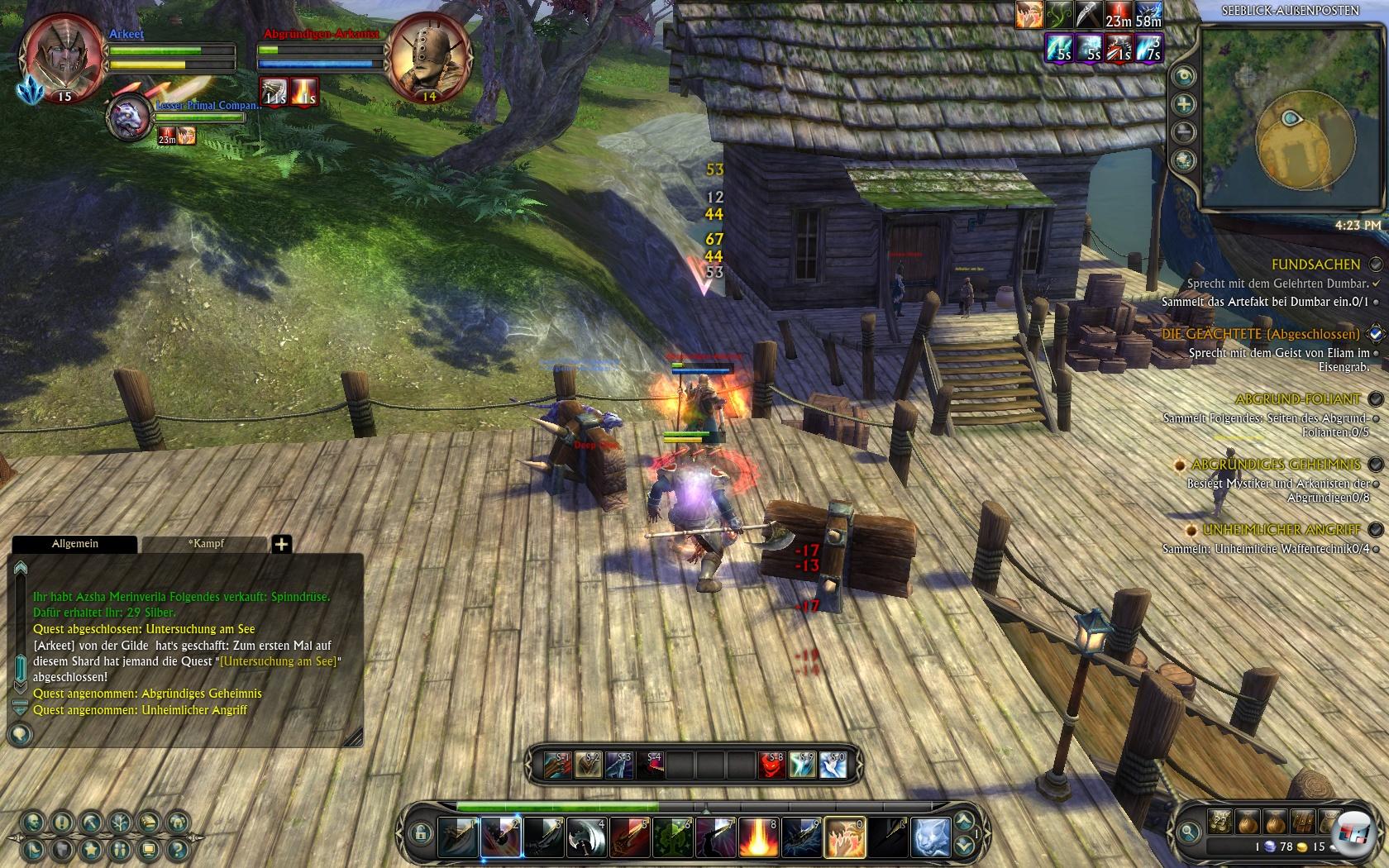The height and width of the screenshot is (868, 1389).
Task: Add a new chat tab with plus button
Action: point(281,544)
